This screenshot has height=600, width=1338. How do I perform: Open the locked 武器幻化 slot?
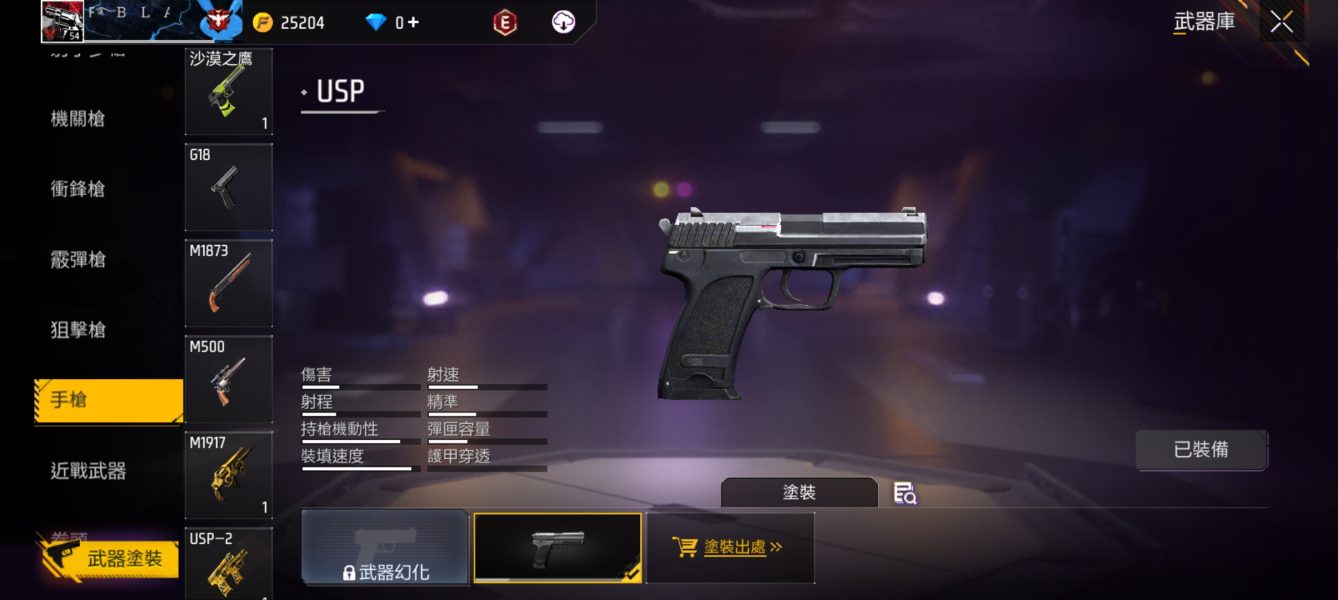385,548
